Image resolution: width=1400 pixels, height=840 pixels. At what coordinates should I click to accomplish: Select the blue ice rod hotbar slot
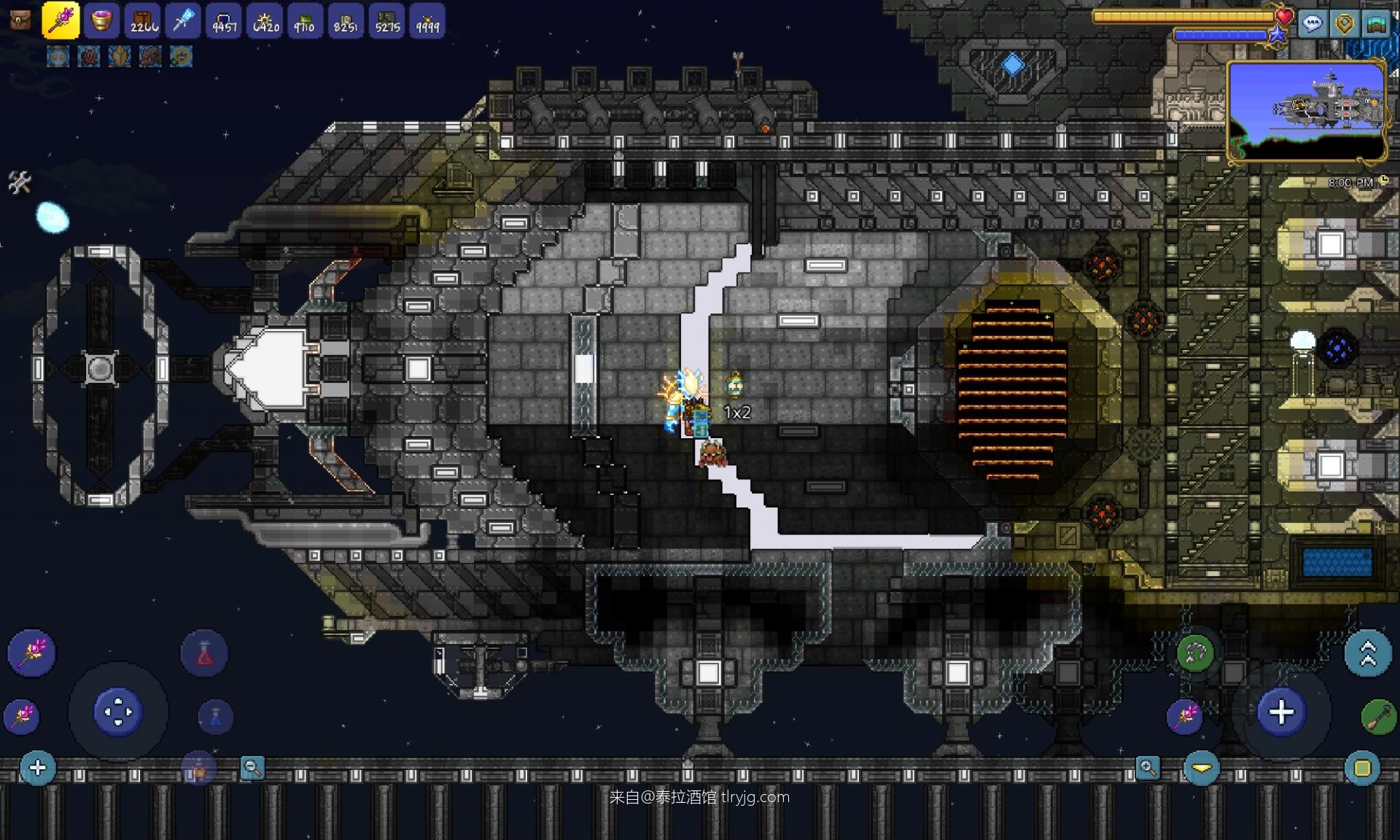[x=183, y=20]
